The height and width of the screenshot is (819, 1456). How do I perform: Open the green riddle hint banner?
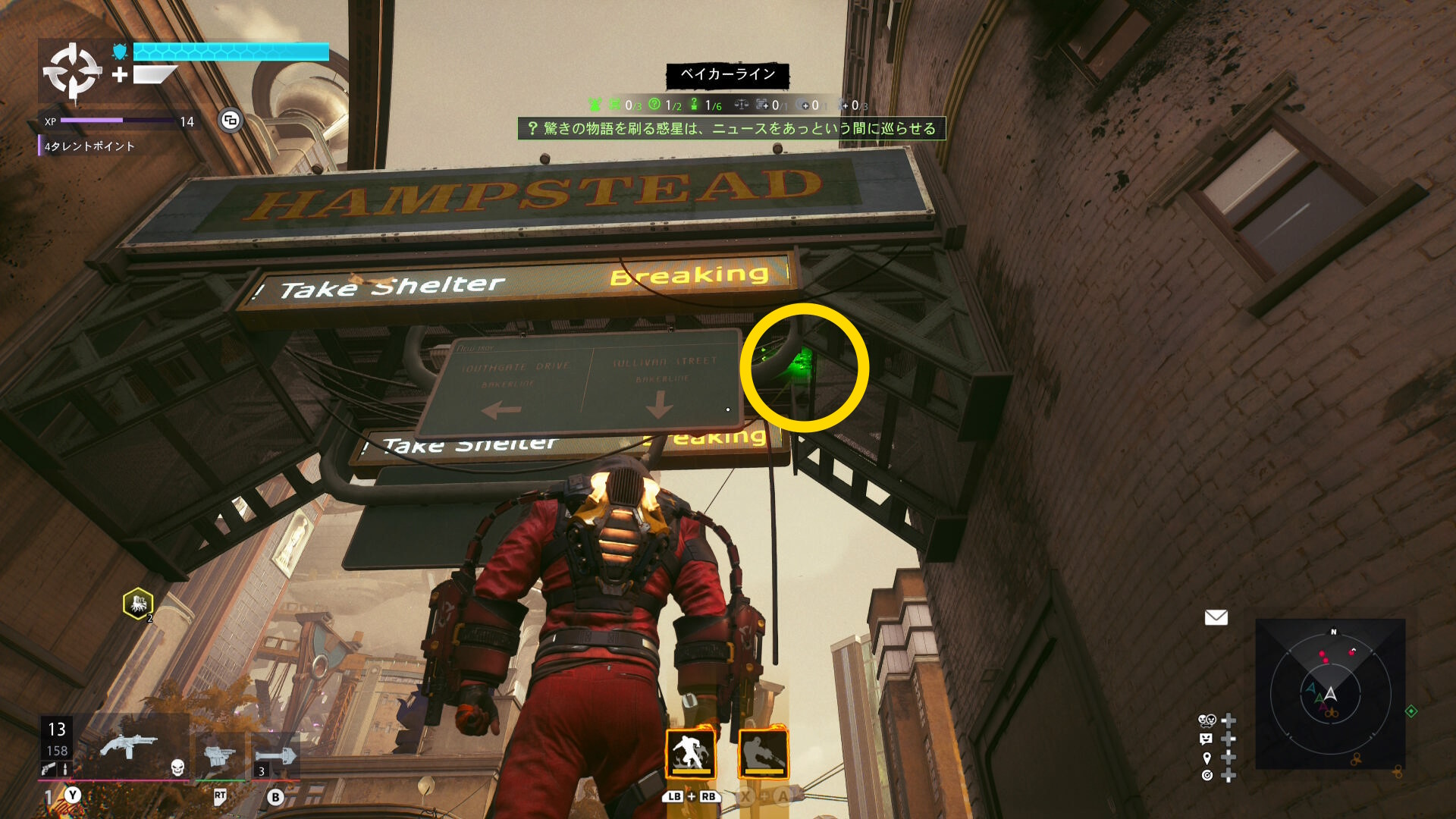tap(732, 128)
